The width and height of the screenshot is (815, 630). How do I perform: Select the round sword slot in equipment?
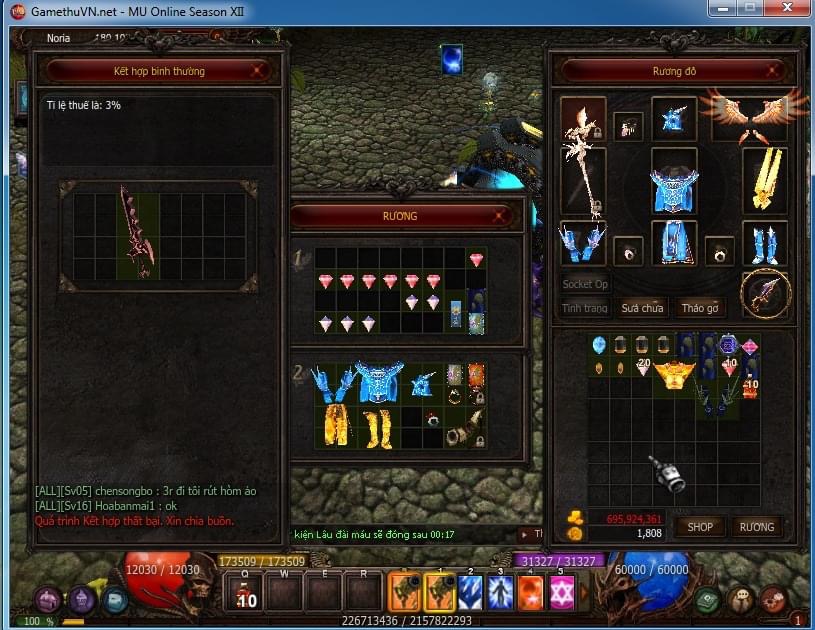click(767, 292)
